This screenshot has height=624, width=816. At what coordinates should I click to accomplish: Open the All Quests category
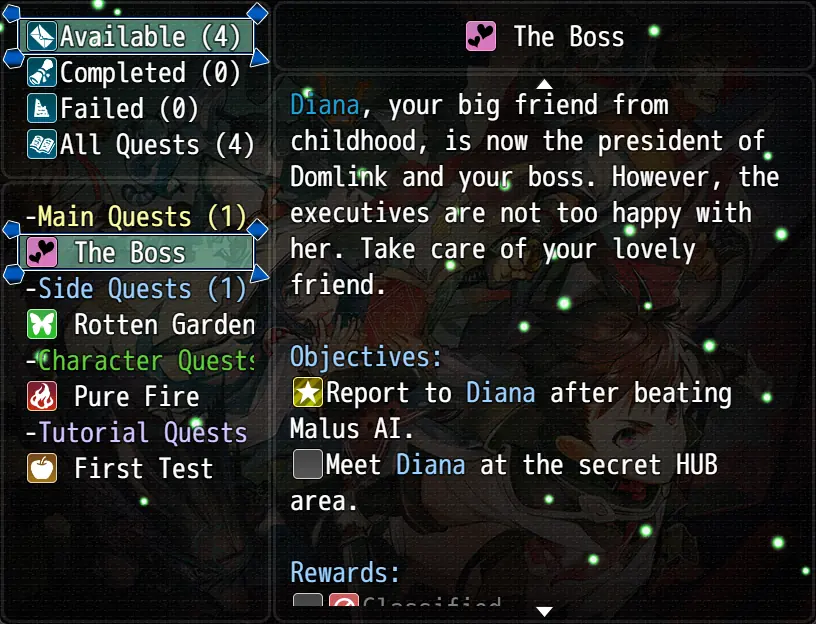(136, 145)
